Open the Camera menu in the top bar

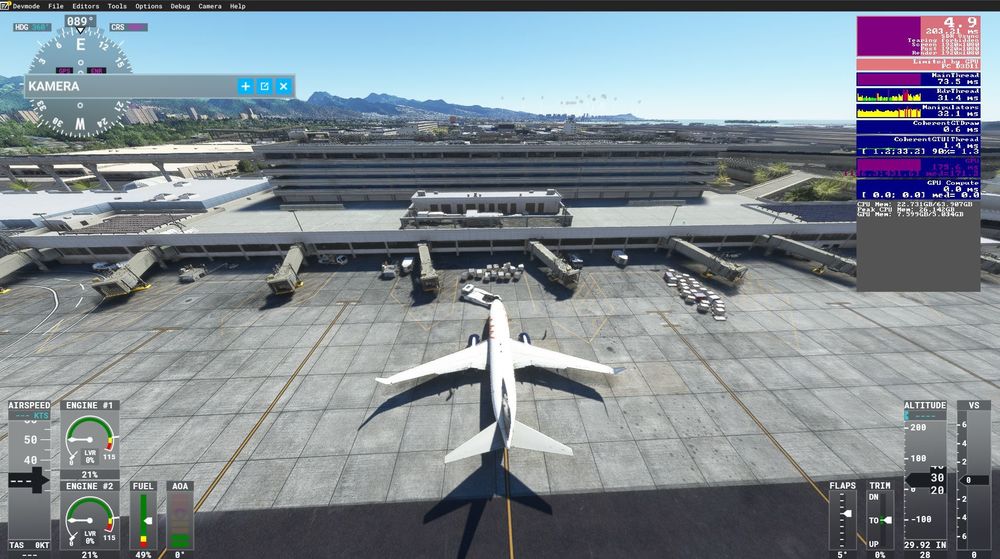tap(210, 6)
